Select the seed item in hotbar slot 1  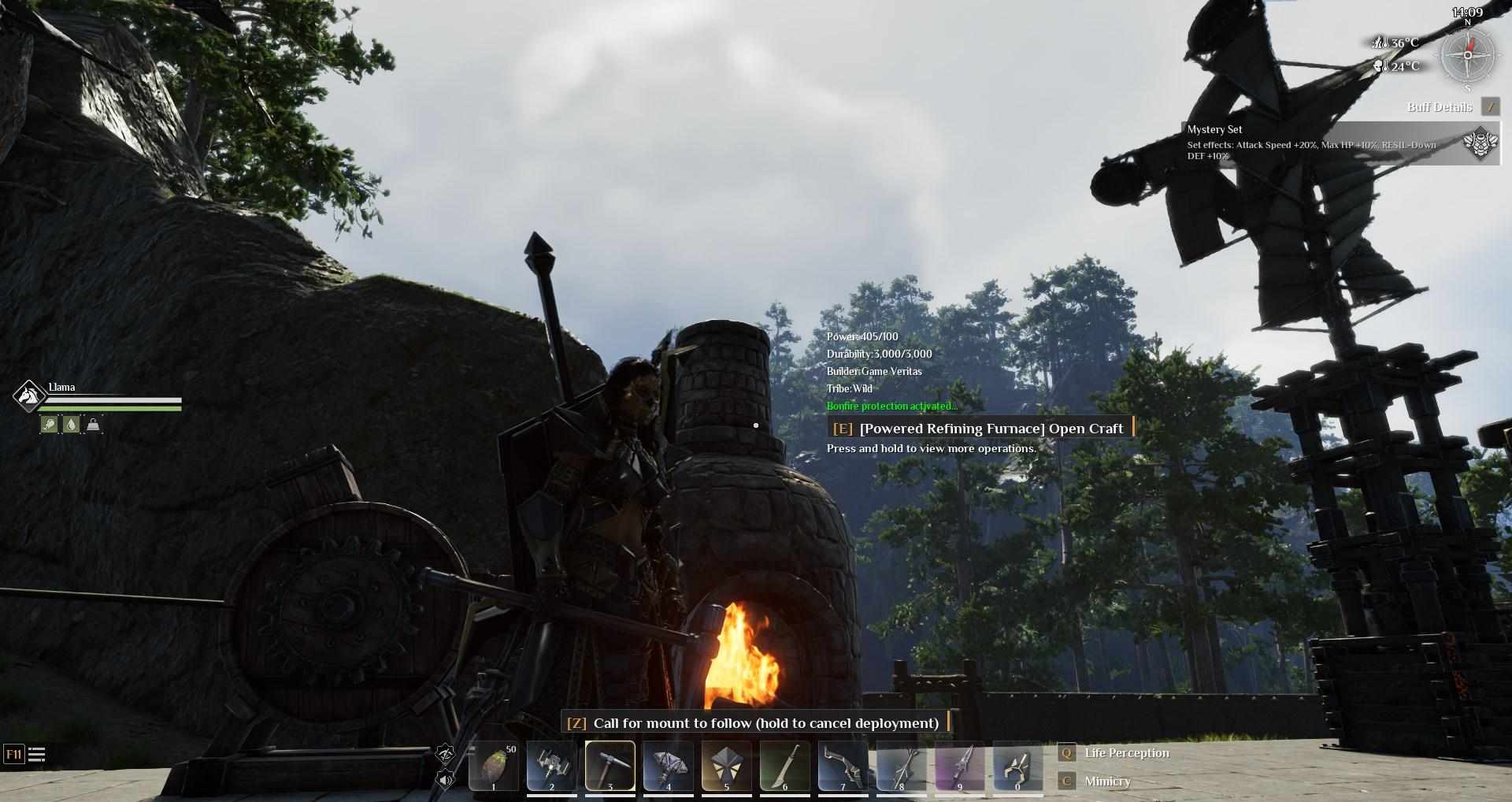pos(494,765)
